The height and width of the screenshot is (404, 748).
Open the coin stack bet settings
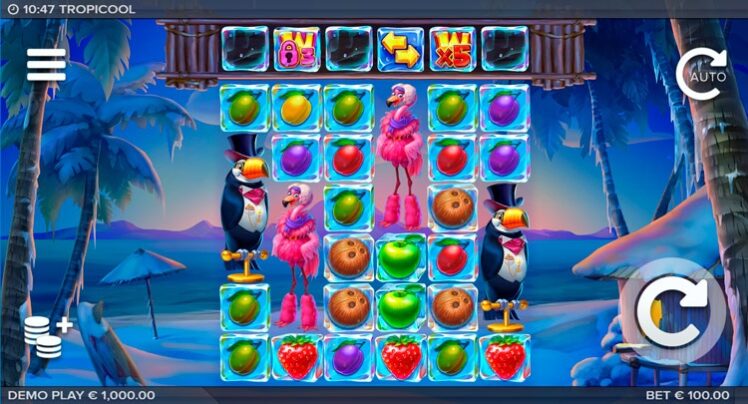[x=46, y=338]
